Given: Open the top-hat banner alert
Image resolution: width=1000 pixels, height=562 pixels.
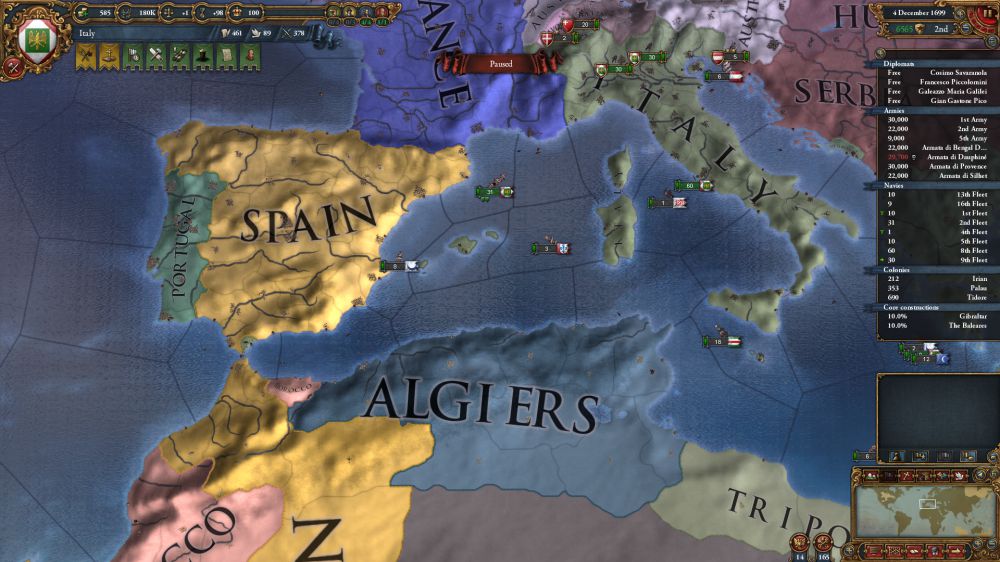Looking at the screenshot, I should coord(201,57).
